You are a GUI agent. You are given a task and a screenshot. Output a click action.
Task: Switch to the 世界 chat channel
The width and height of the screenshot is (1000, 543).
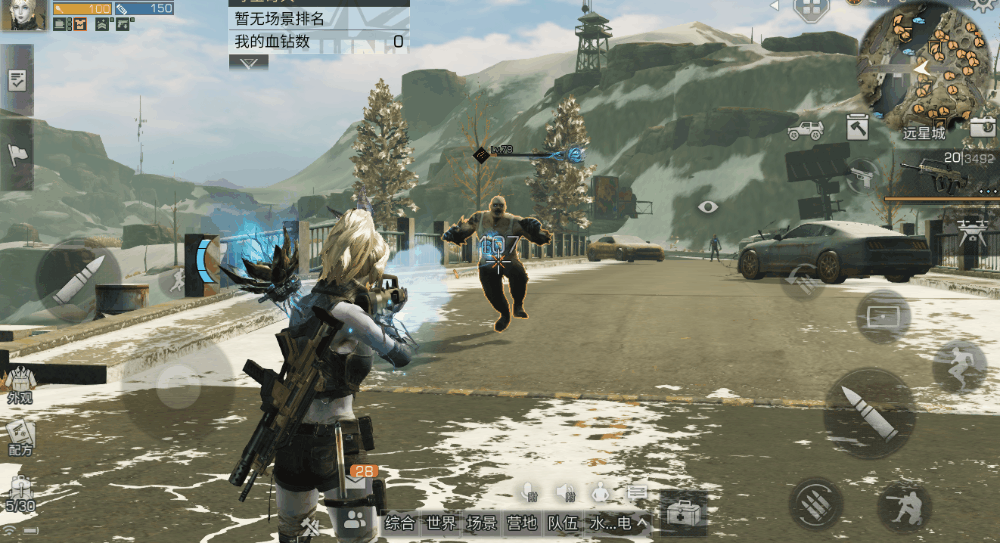[441, 522]
